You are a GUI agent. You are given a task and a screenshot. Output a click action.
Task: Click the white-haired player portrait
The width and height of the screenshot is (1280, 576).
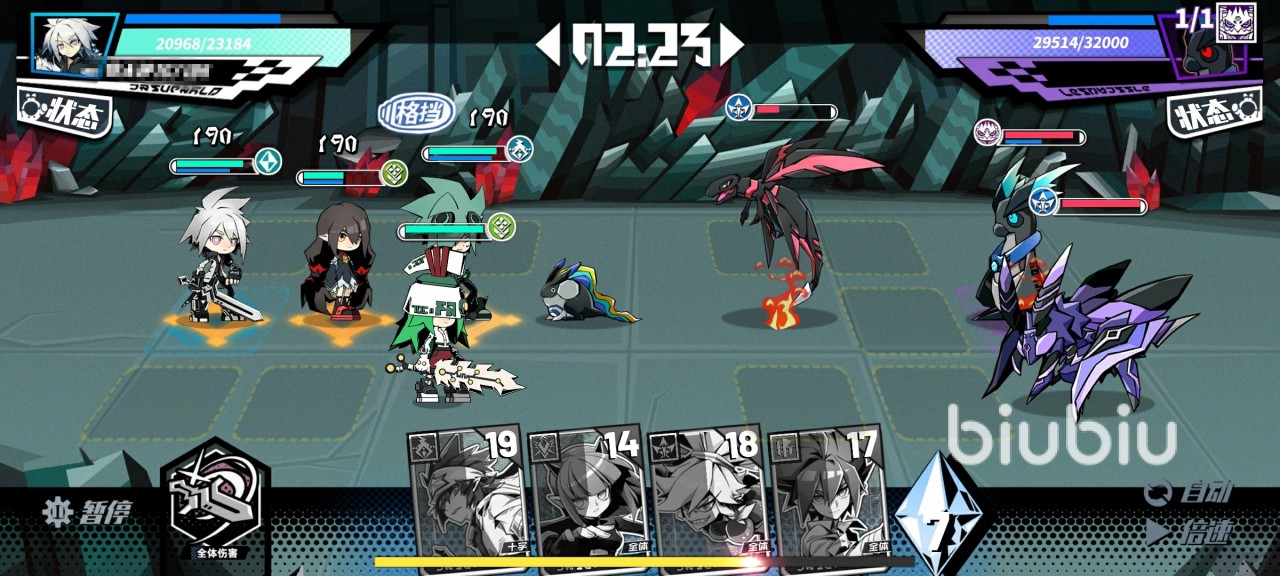(75, 43)
